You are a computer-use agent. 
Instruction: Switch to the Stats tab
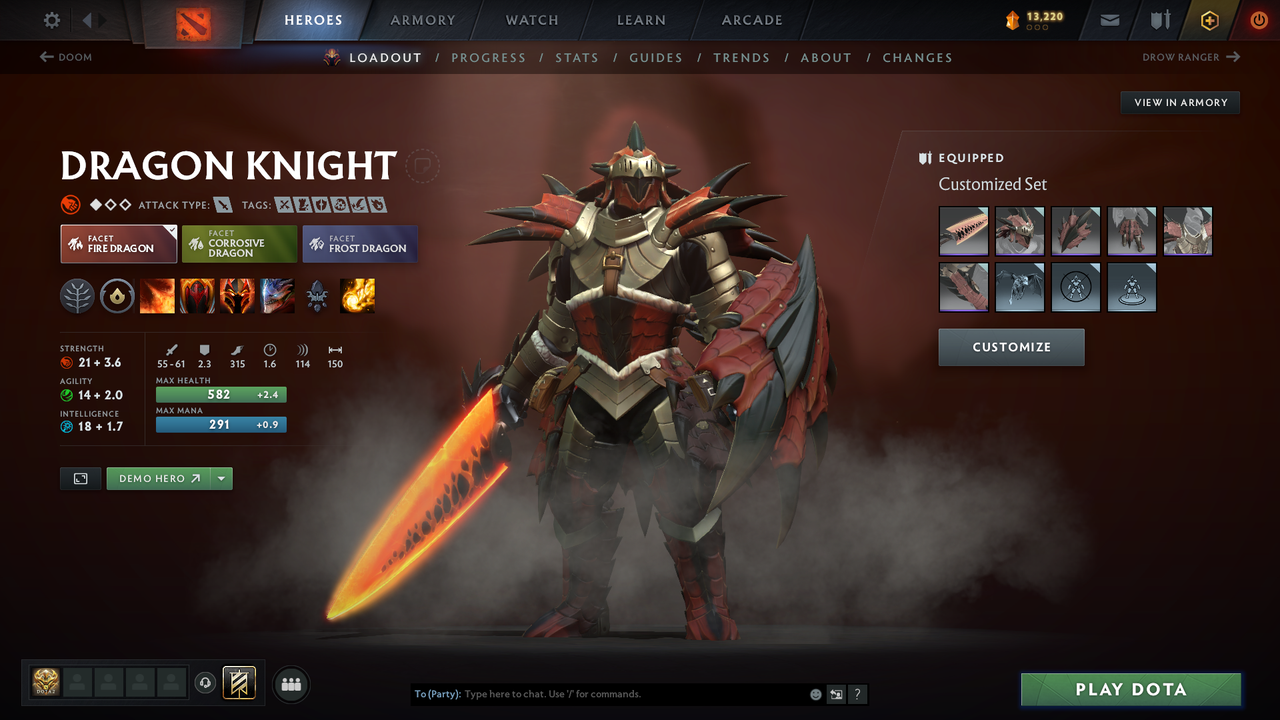tap(577, 57)
